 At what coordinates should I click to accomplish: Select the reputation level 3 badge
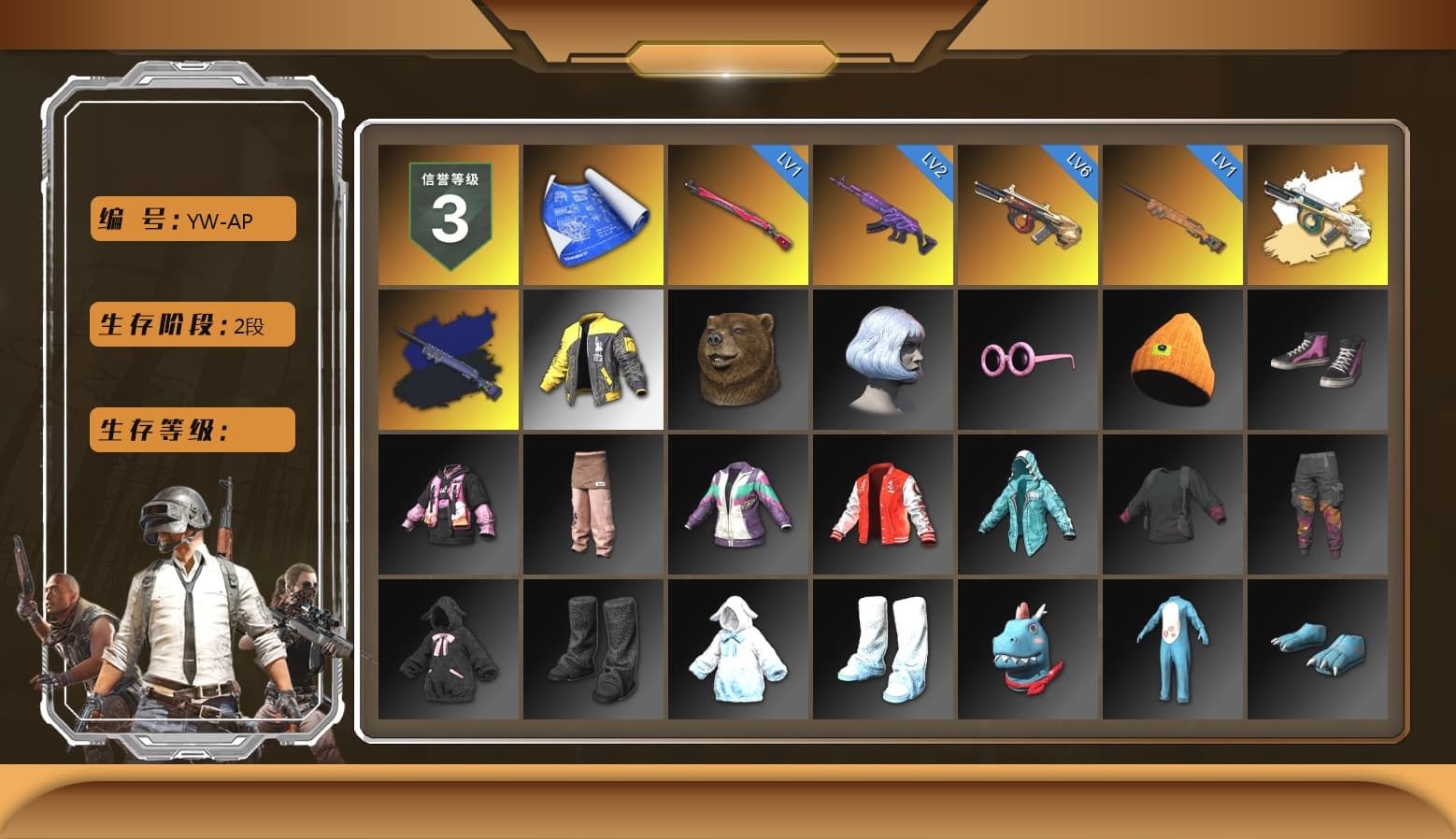click(x=446, y=214)
